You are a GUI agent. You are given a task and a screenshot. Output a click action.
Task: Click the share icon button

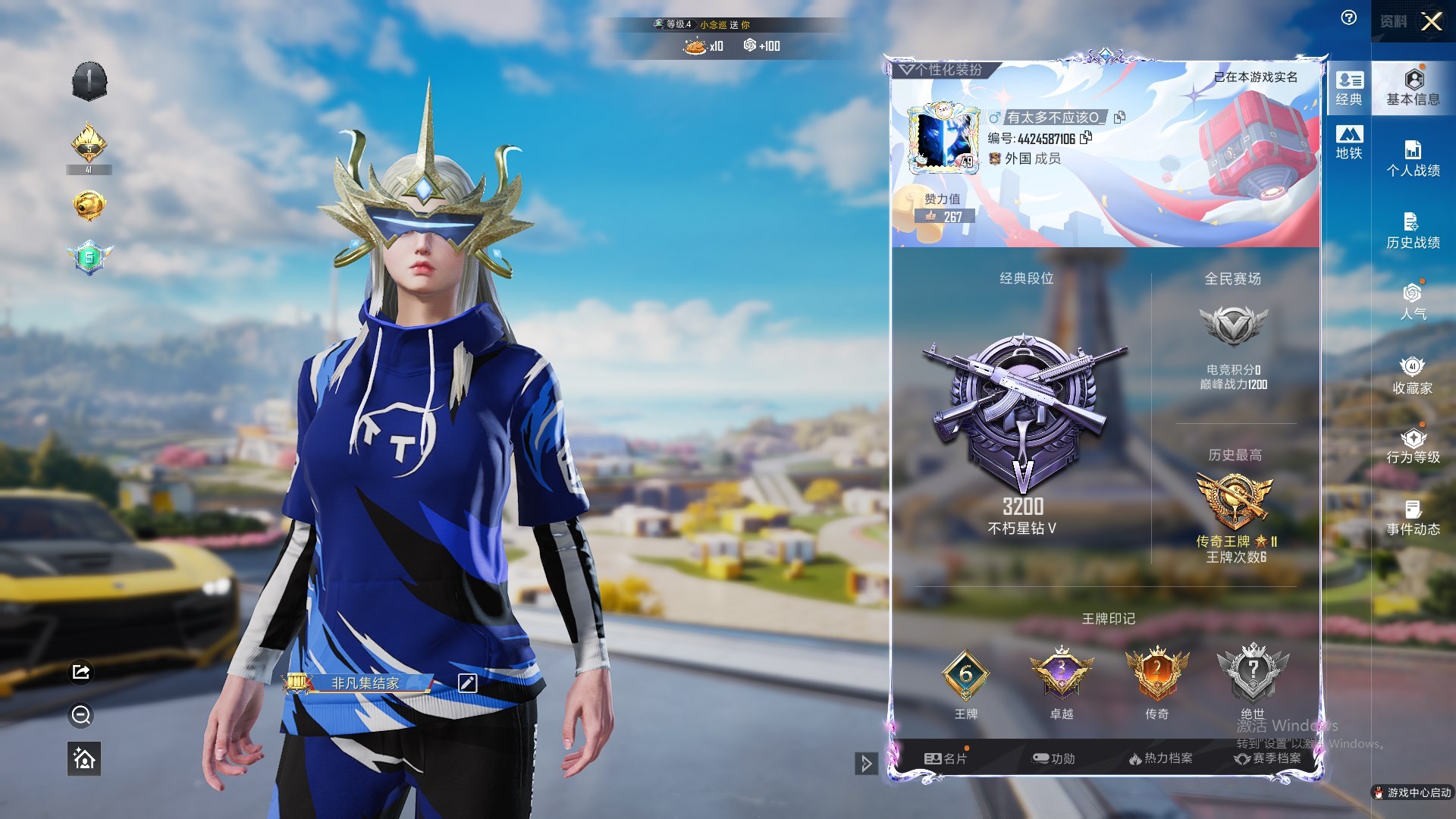[x=81, y=672]
